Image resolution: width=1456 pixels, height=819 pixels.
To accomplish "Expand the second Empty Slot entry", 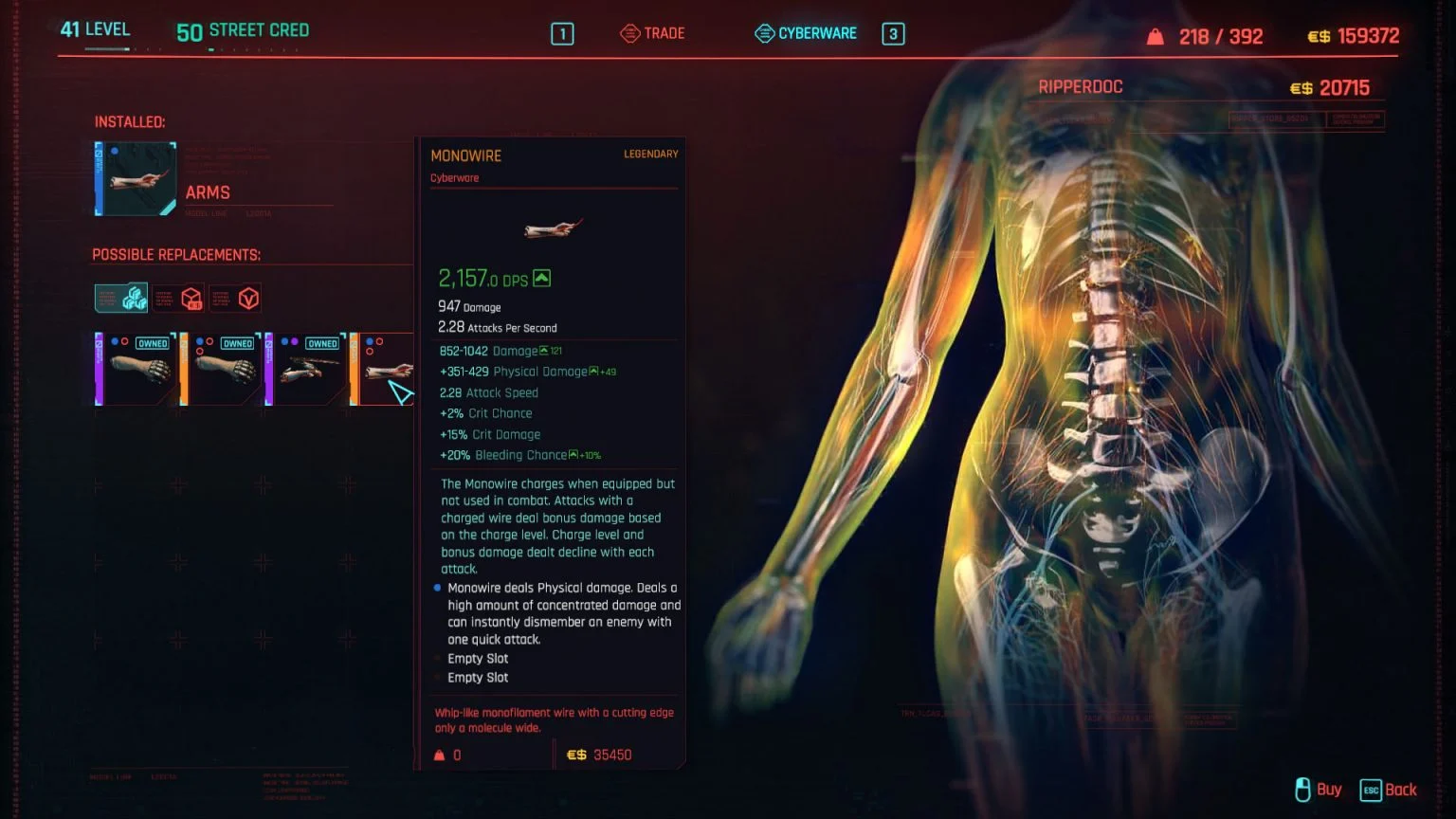I will 477,677.
